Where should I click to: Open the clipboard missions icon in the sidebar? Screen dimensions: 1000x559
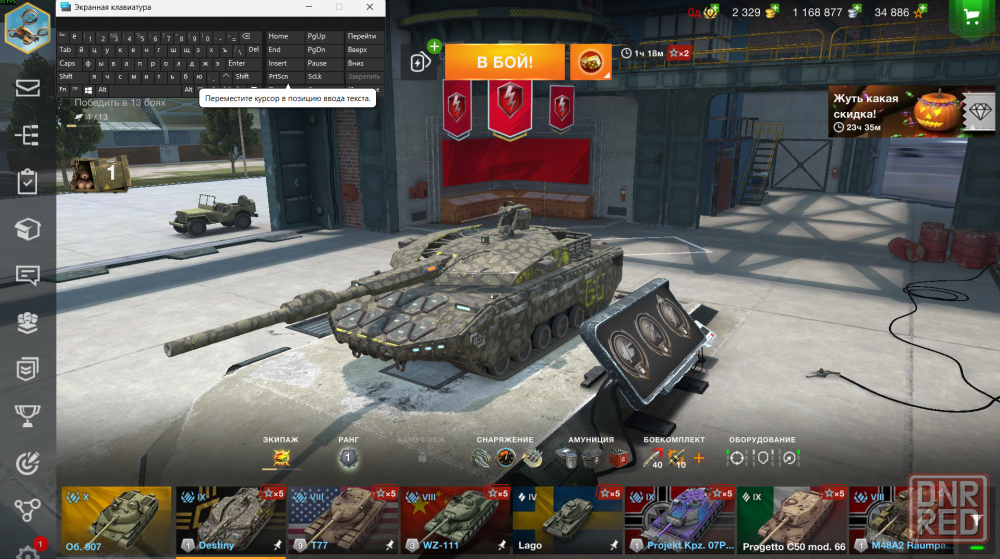click(27, 181)
